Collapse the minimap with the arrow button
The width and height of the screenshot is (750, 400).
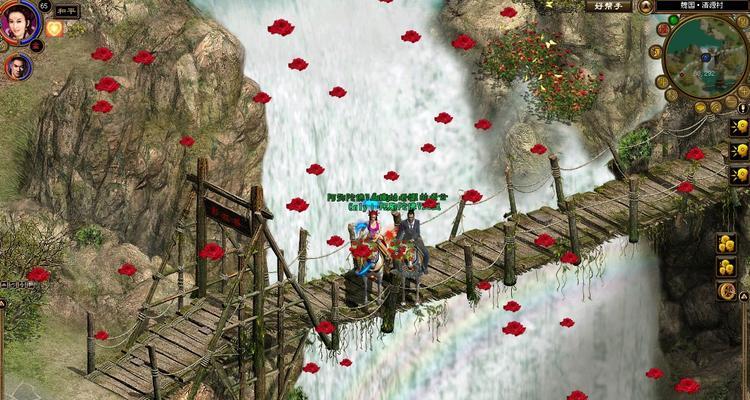pos(645,6)
